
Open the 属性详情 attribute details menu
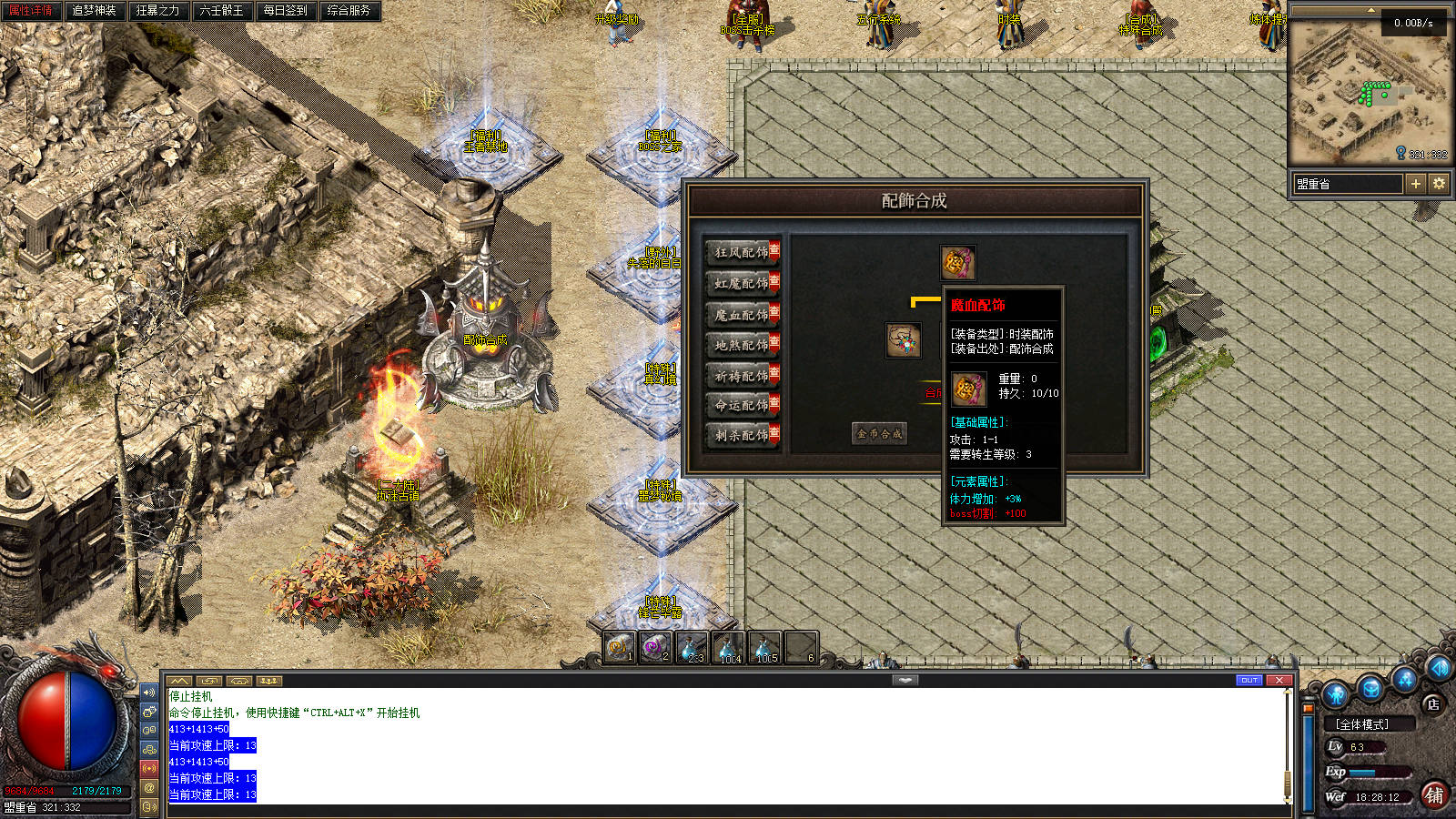31,11
